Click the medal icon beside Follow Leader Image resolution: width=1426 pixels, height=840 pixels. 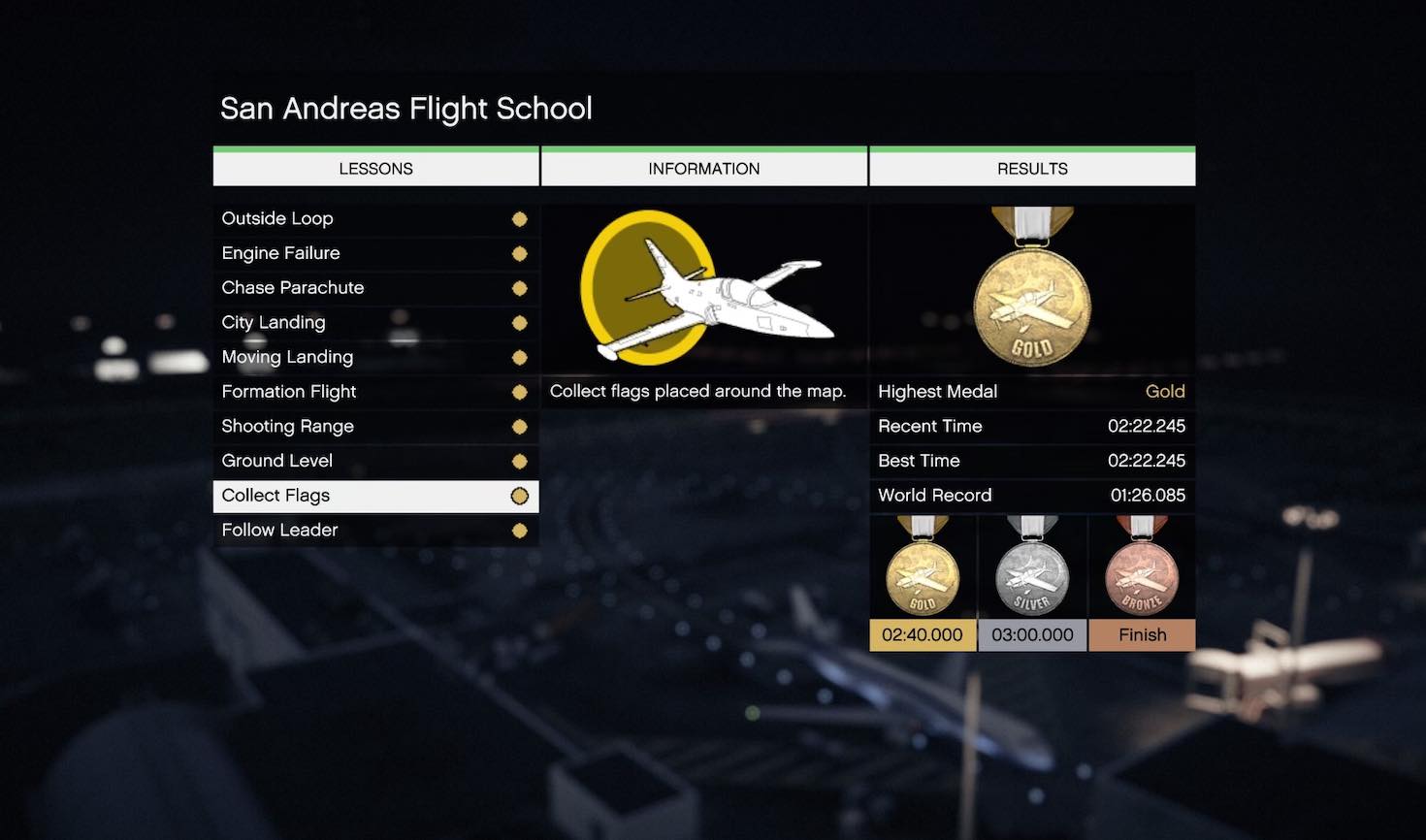(x=520, y=531)
